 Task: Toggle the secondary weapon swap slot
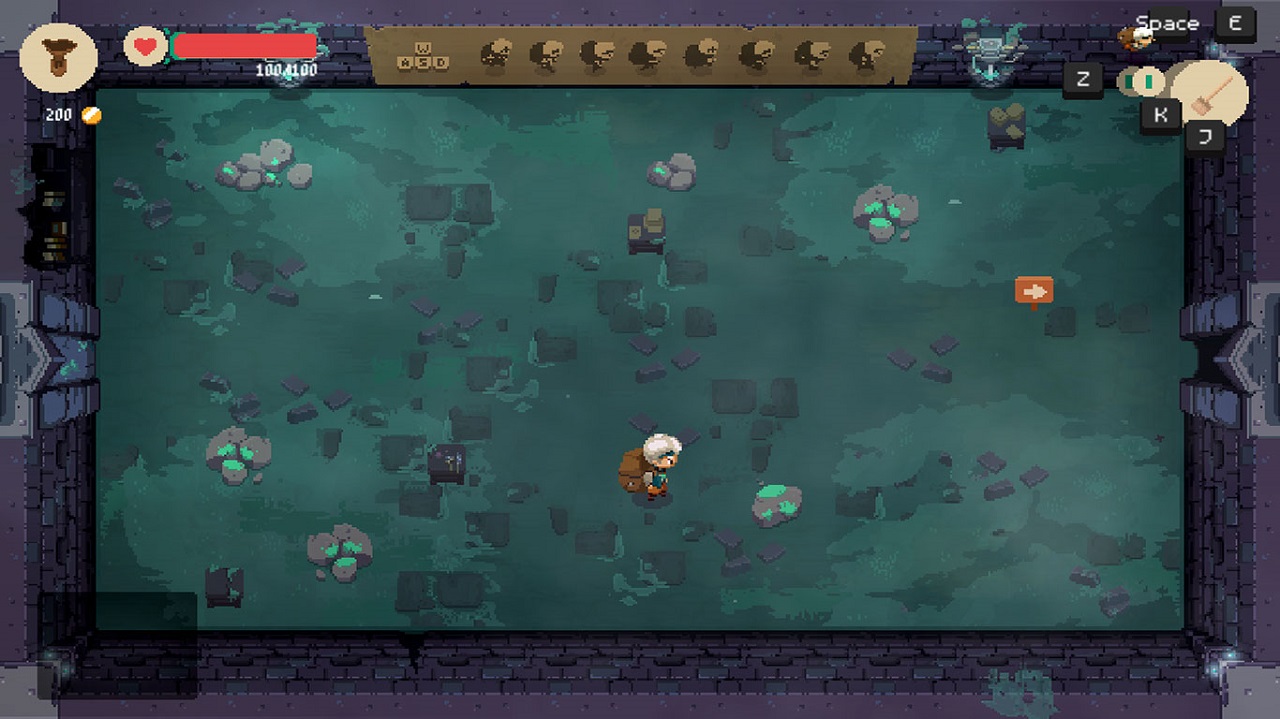(x=1140, y=80)
